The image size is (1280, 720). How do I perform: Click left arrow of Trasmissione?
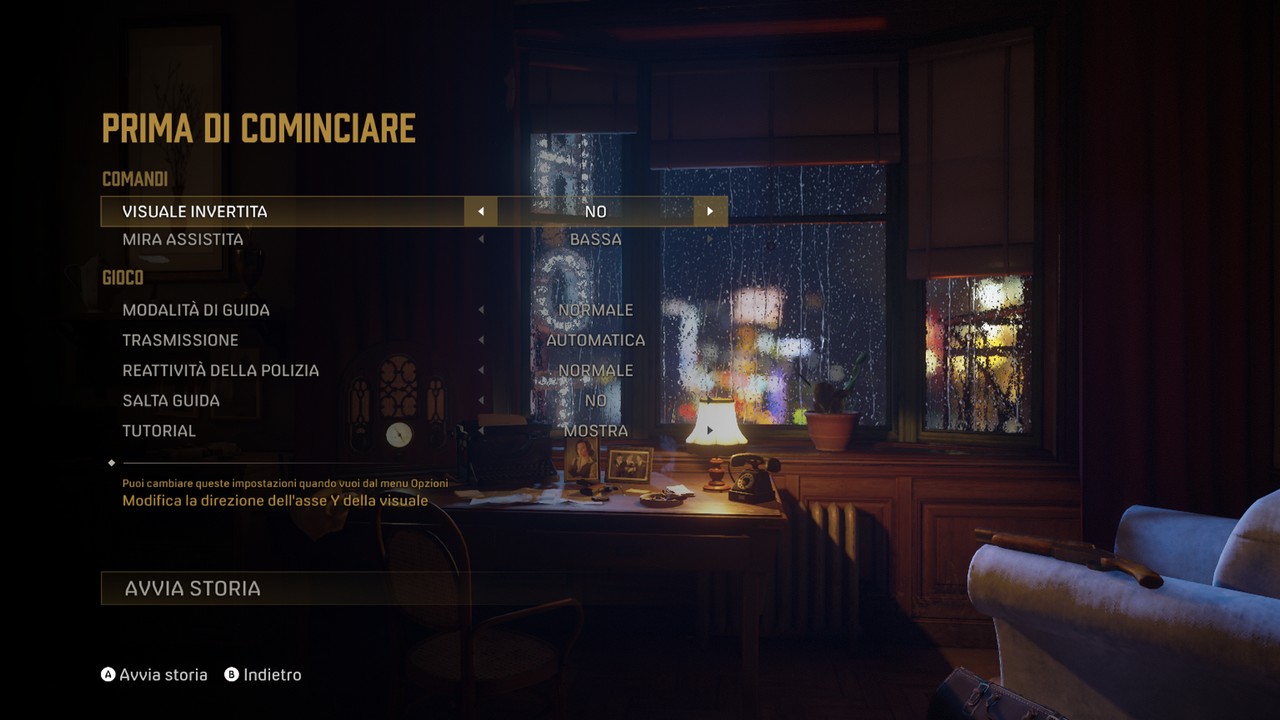481,340
